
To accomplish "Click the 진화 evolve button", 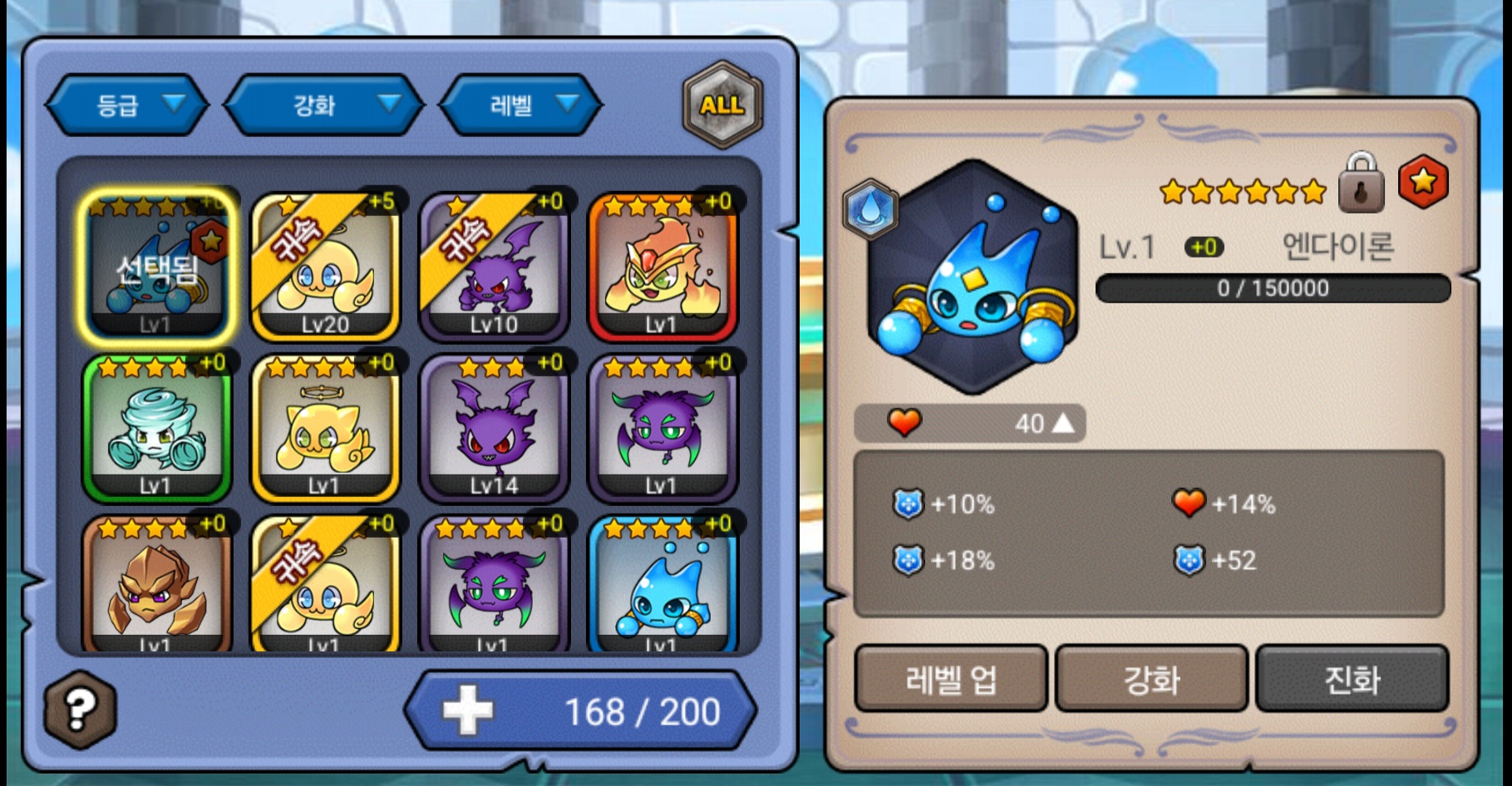I will coord(1352,679).
